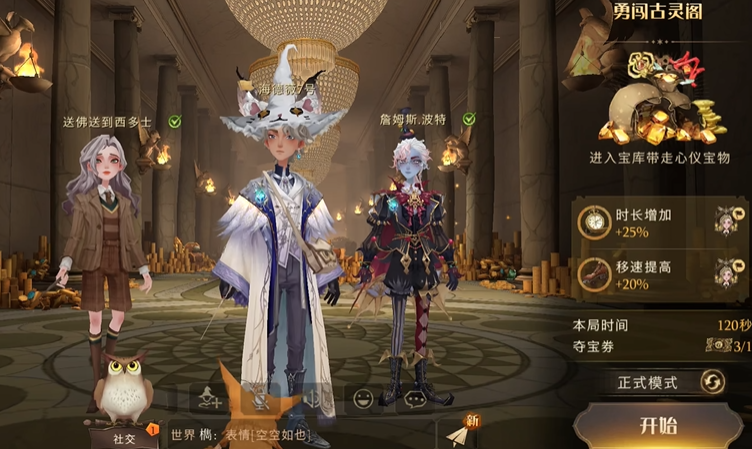
Task: Open the speech bubble quick chat
Action: [415, 399]
